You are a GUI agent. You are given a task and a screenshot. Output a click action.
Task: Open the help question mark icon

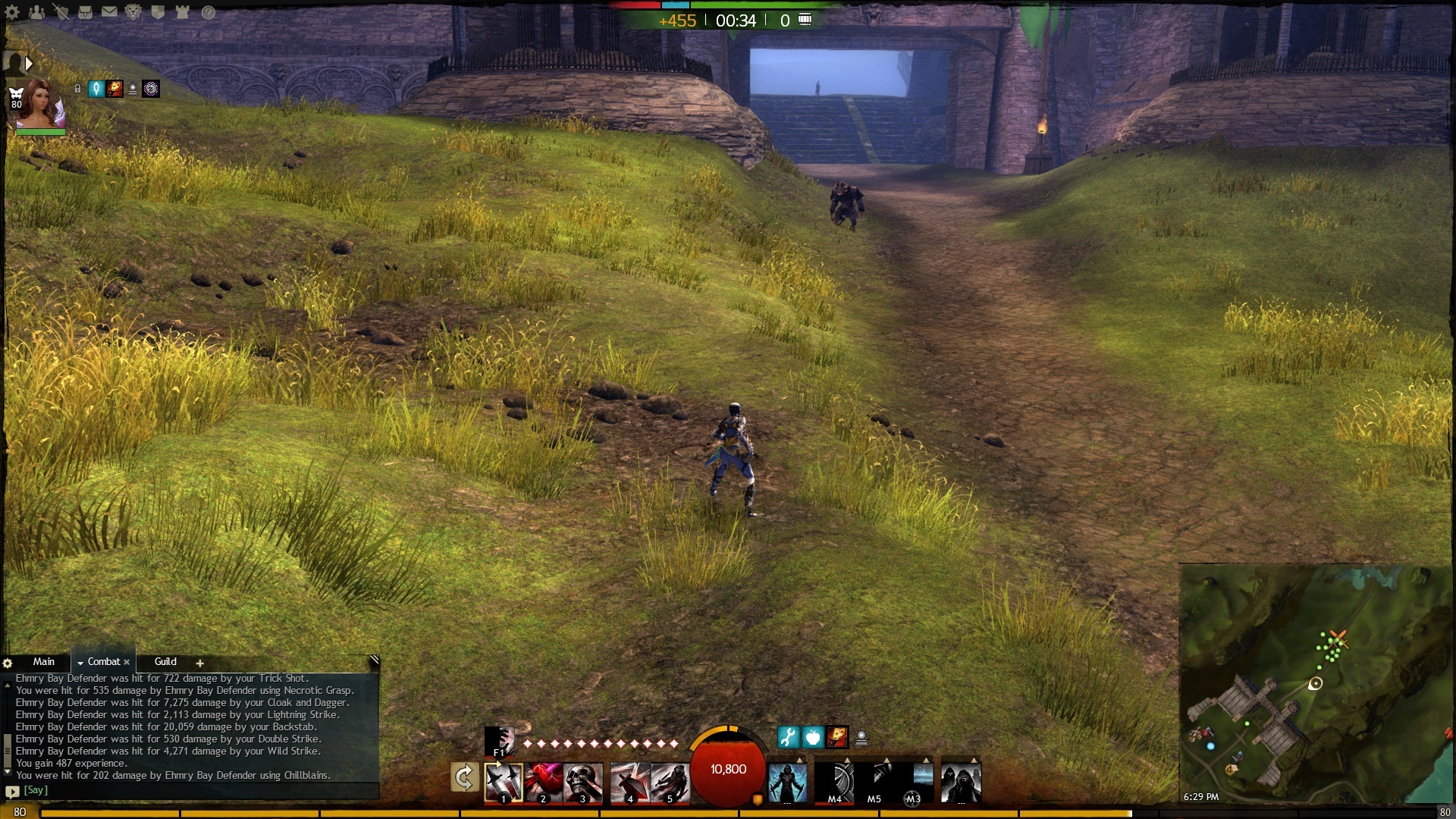point(209,12)
